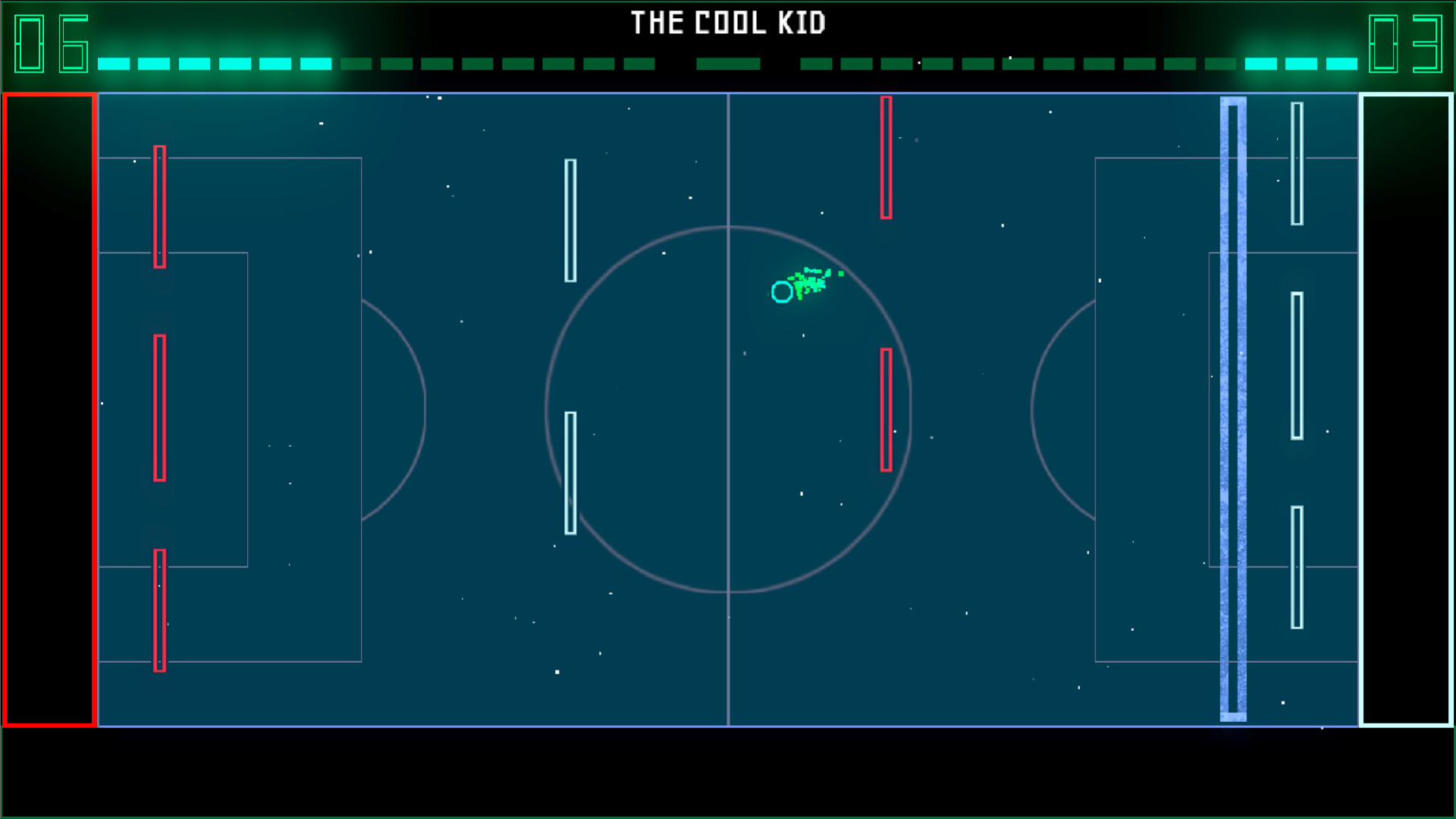Select the lower white midfield paddle
1456x819 pixels.
pyautogui.click(x=570, y=470)
